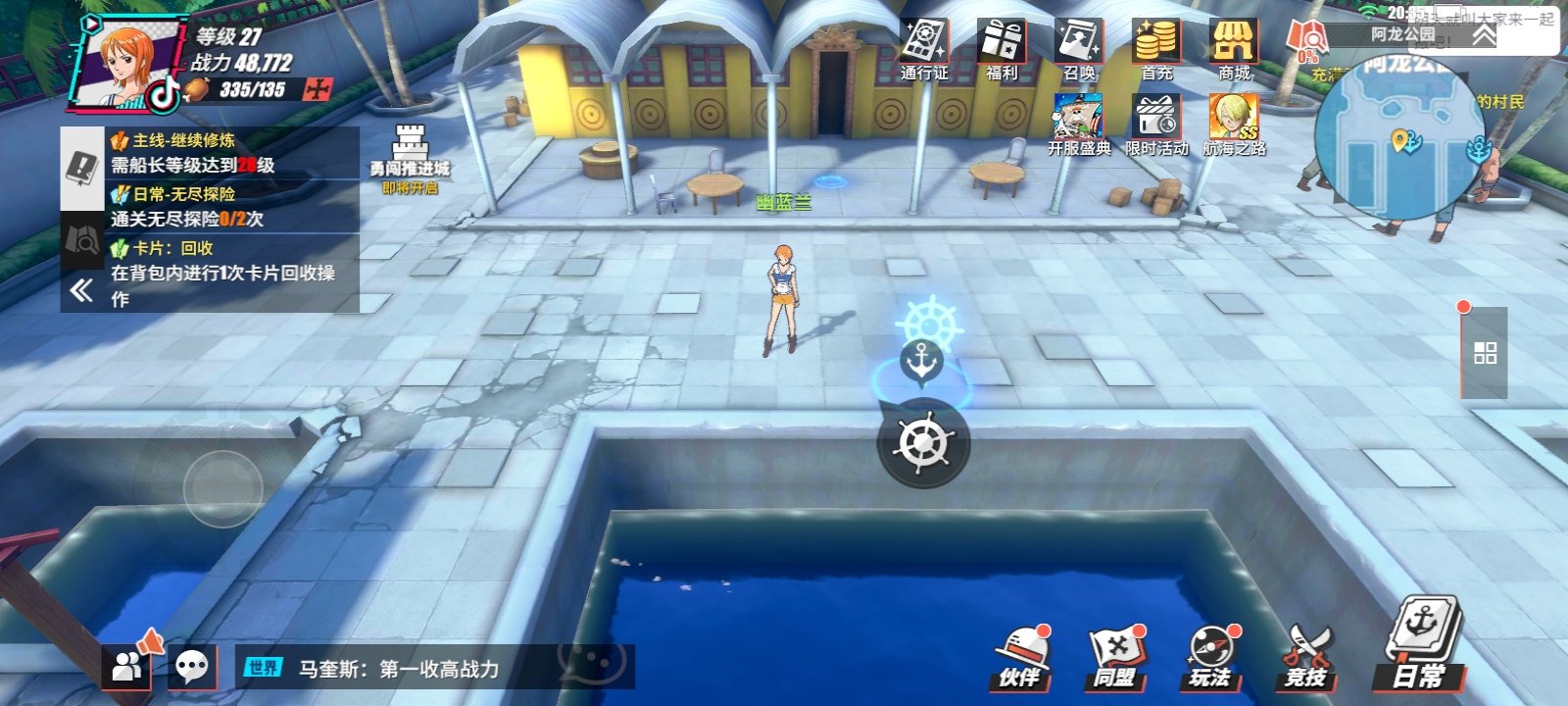Open the 商城 shop
This screenshot has width=1568, height=706.
(1234, 49)
